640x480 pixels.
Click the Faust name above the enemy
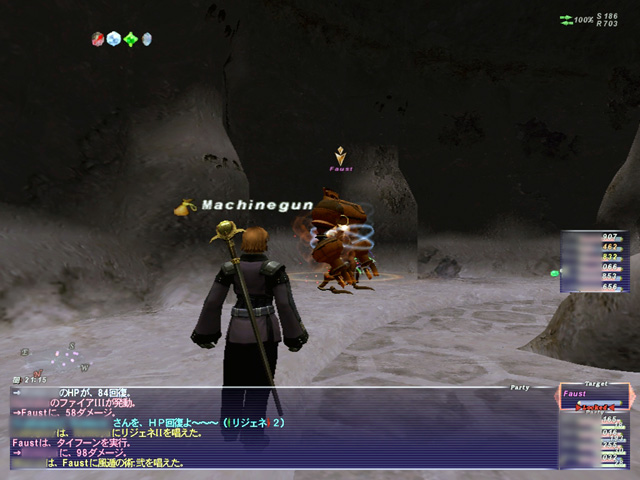click(341, 169)
